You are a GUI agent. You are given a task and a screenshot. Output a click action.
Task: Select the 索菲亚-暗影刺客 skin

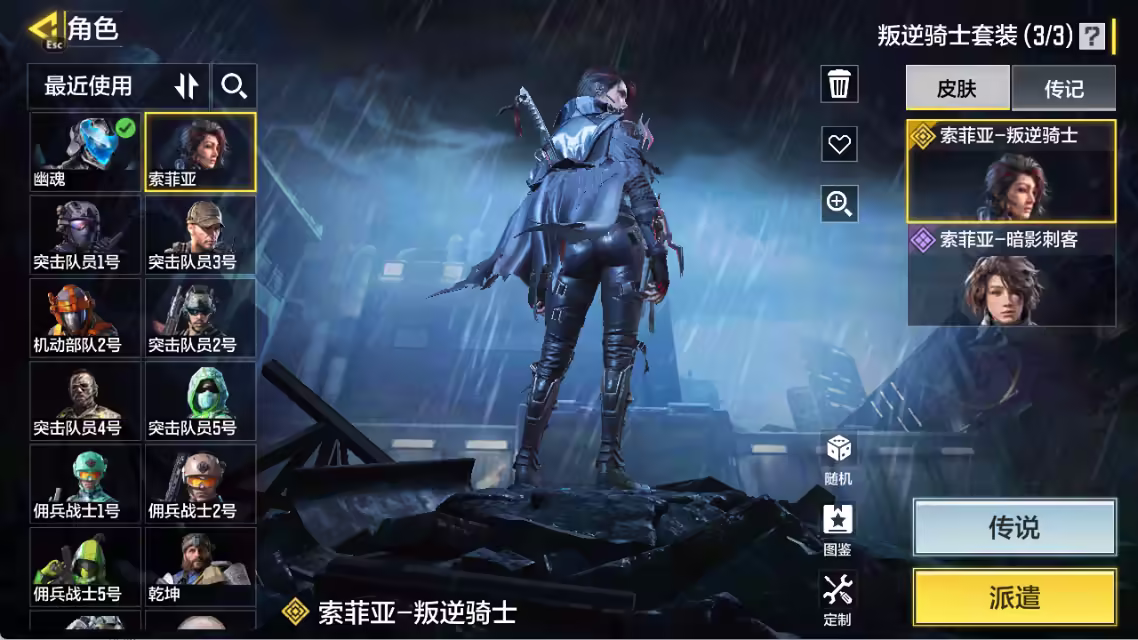click(1011, 276)
